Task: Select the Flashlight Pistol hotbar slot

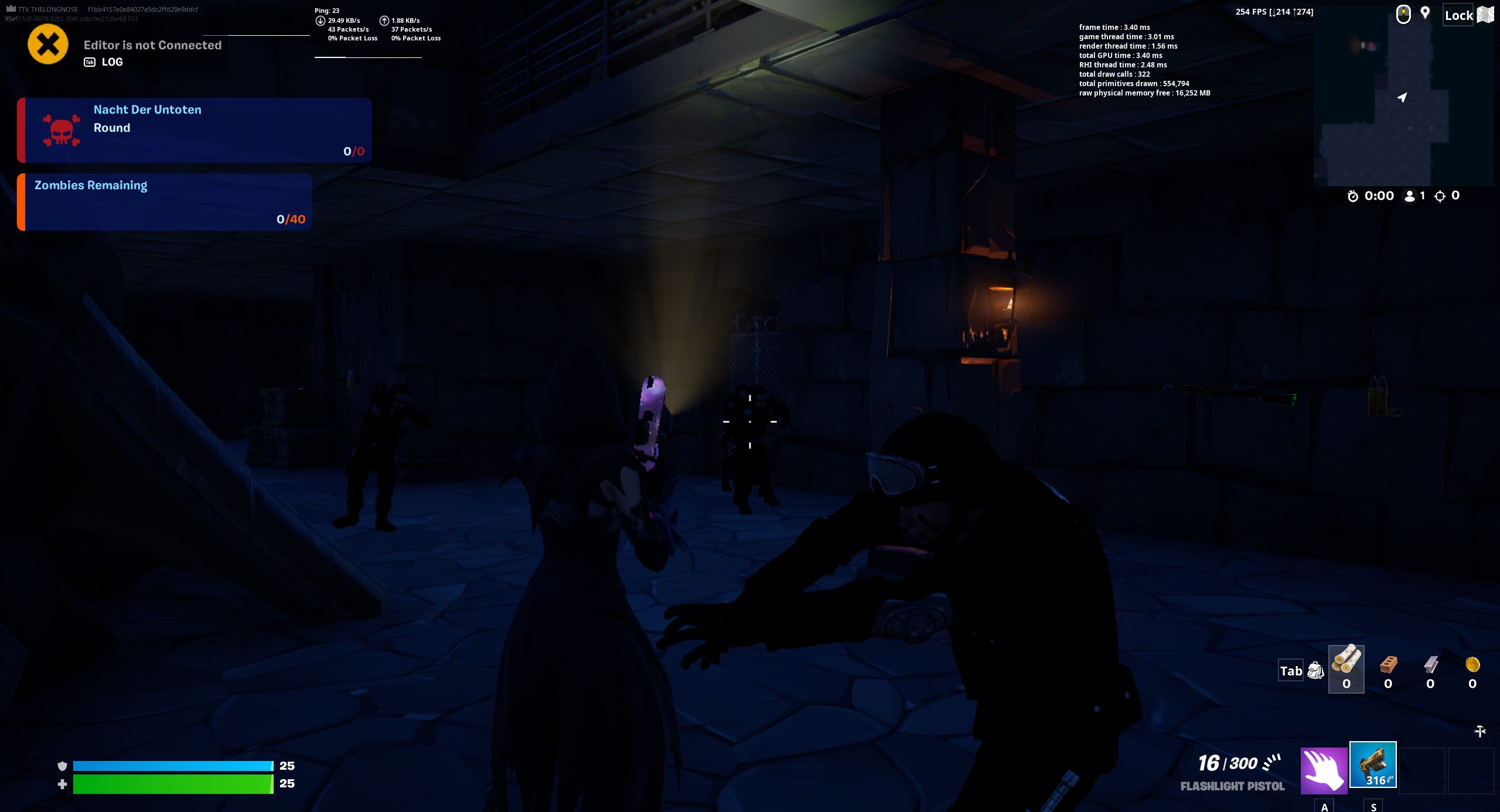Action: coord(1372,765)
